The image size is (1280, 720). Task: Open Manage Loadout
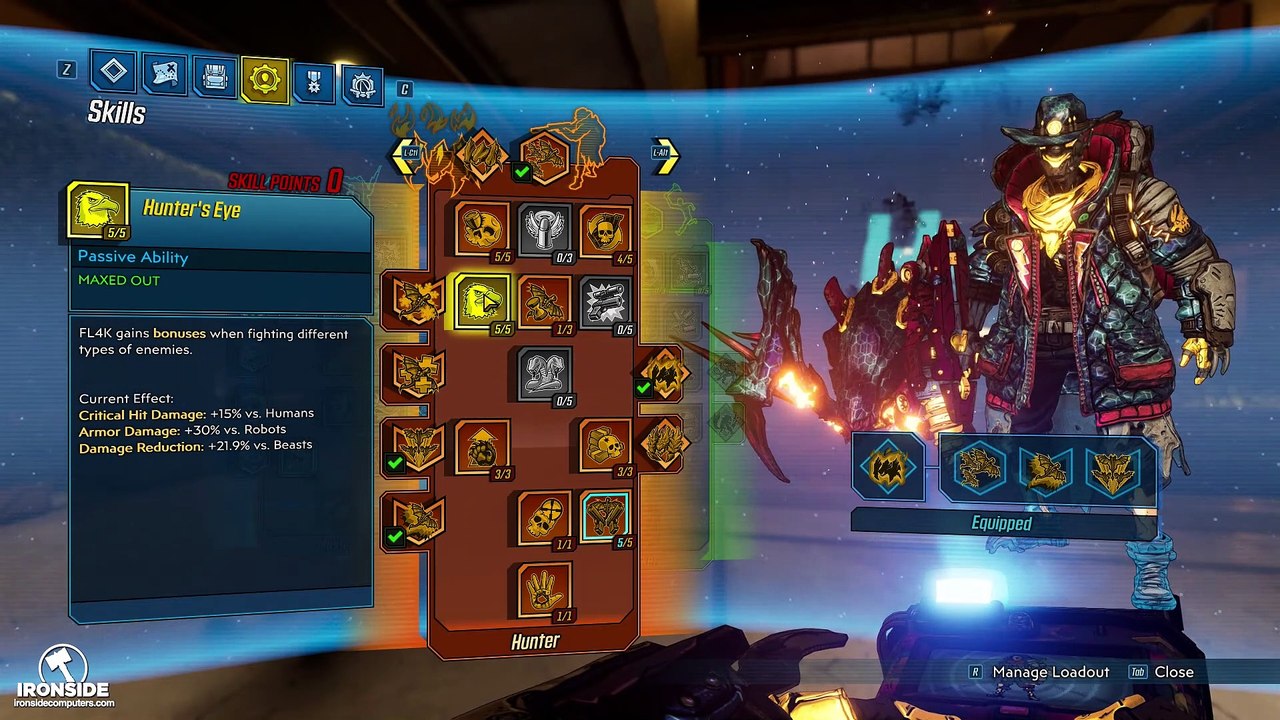point(1050,672)
